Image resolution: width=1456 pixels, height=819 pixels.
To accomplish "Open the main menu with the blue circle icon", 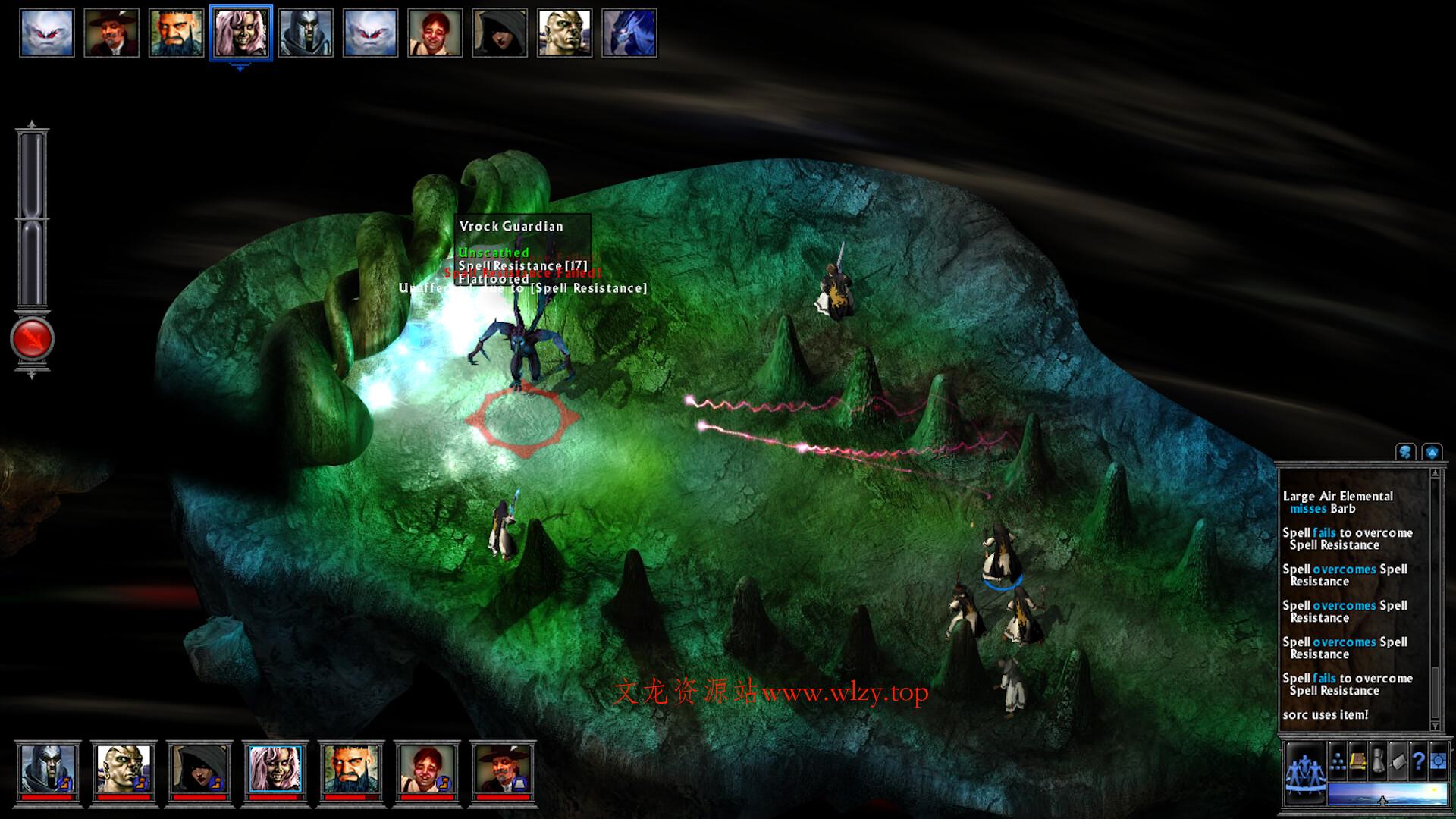I will [1439, 761].
